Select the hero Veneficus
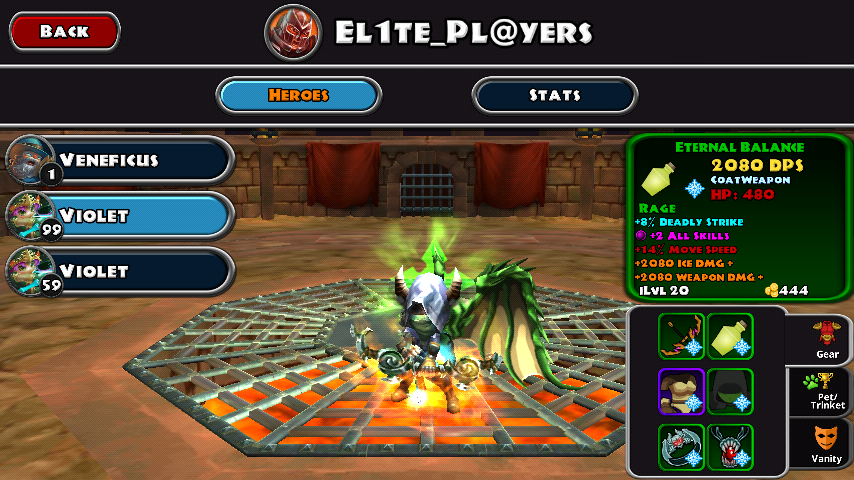The image size is (854, 480). coord(121,160)
